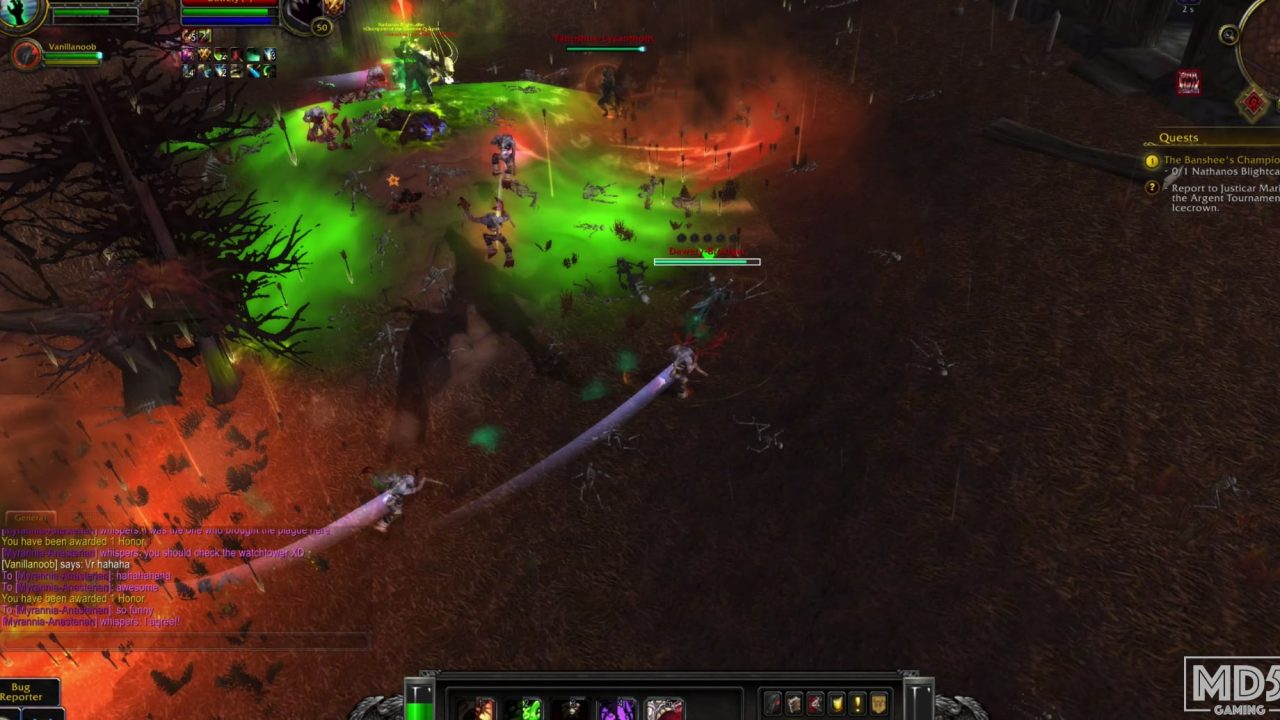1280x720 pixels.
Task: Open the spellbook icon in the micro-menu
Action: point(794,704)
